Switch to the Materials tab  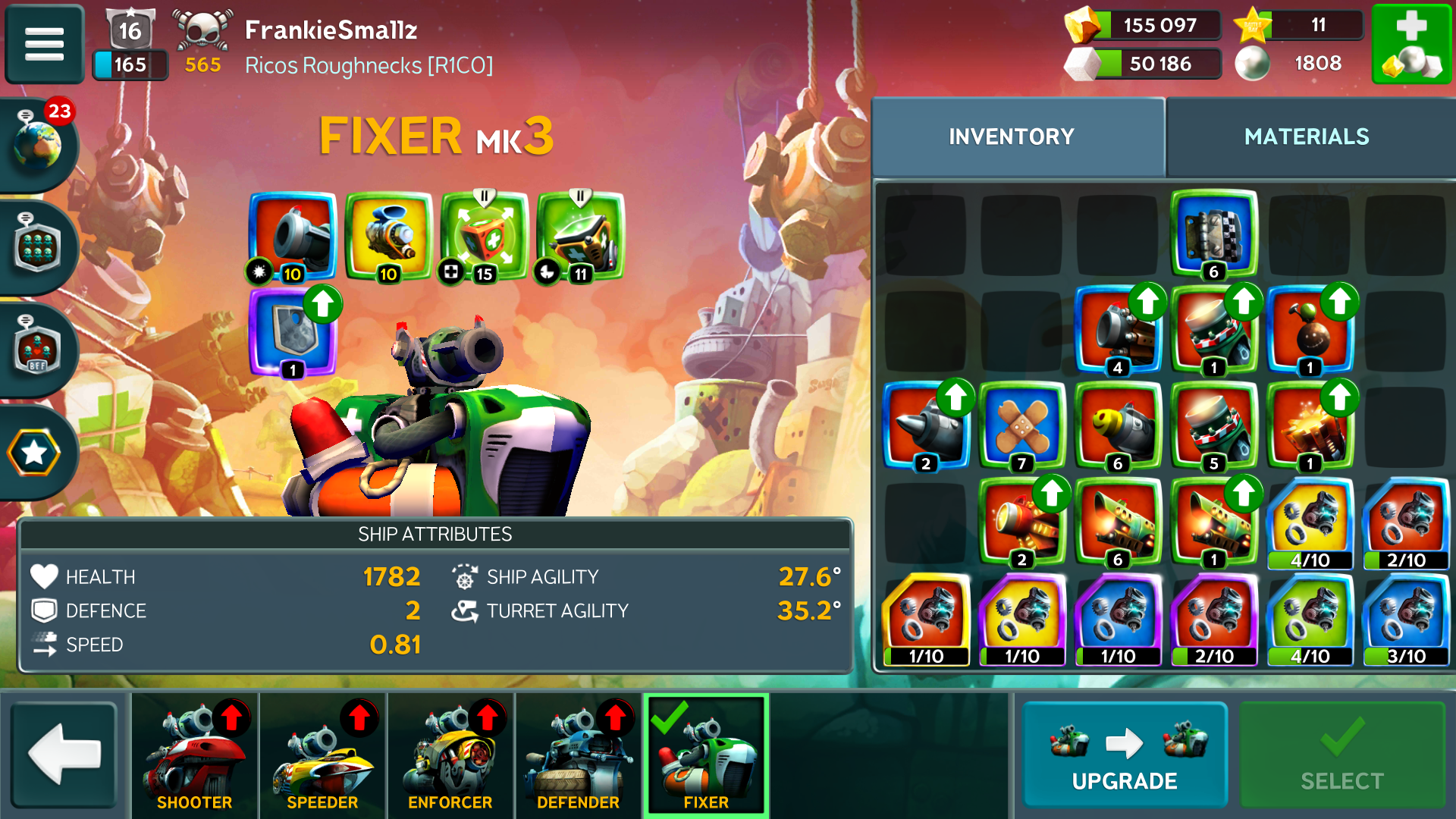(1306, 136)
